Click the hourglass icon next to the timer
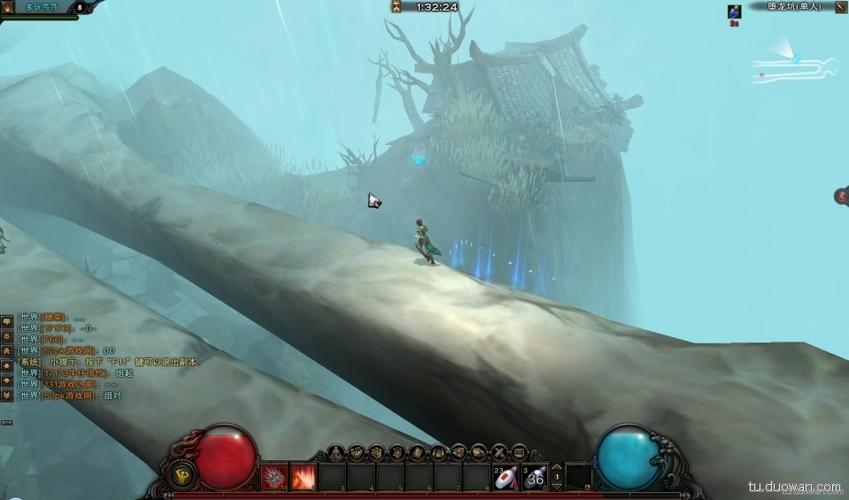The height and width of the screenshot is (500, 849). 397,7
